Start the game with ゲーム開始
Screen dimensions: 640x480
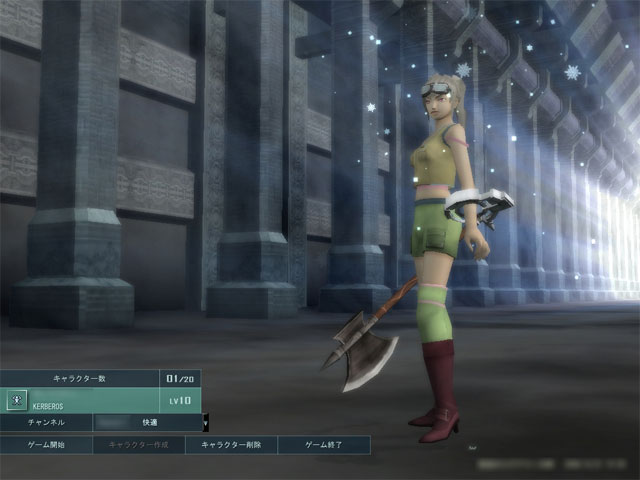[46, 444]
